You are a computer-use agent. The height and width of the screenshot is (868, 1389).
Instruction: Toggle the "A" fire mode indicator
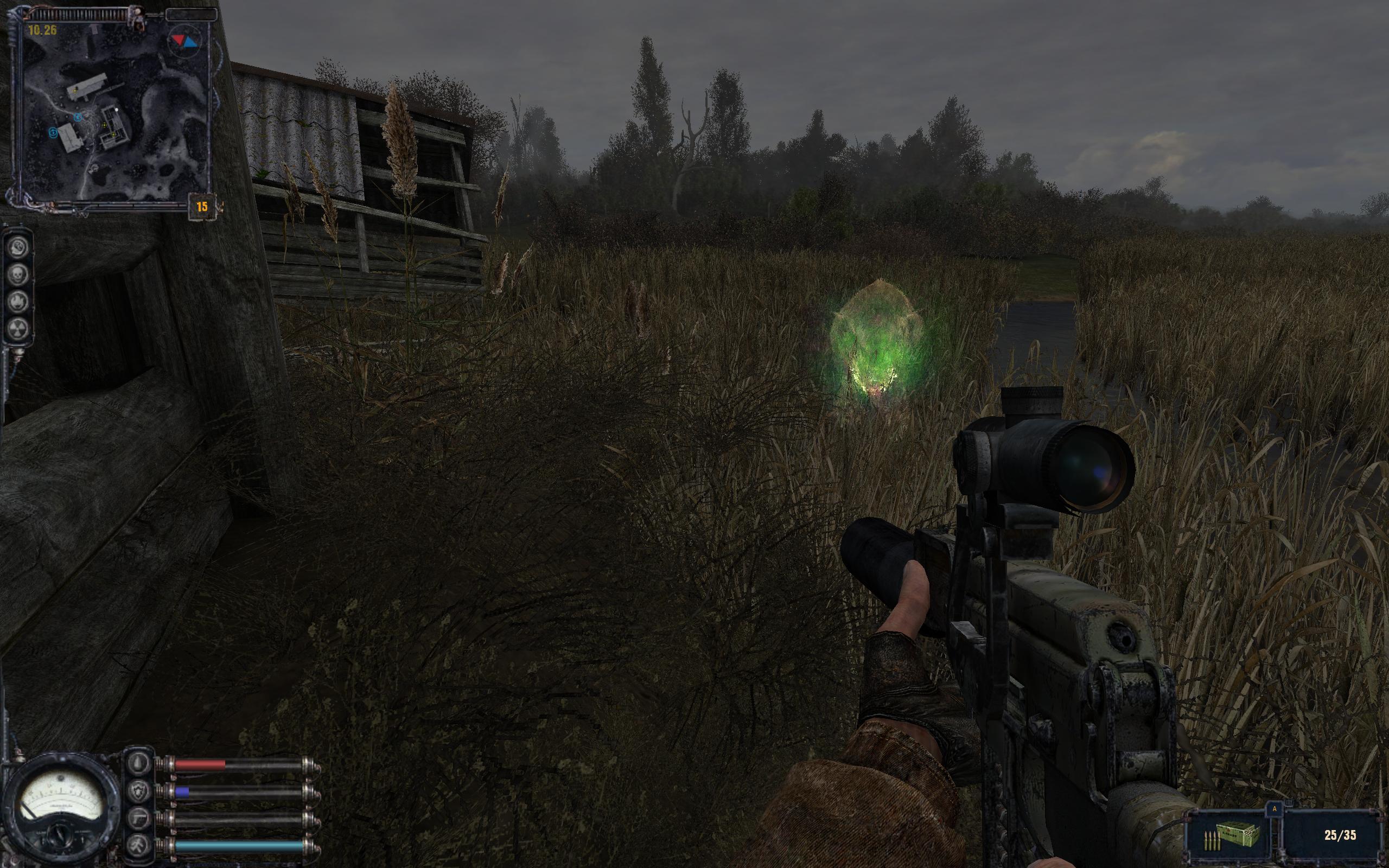click(1275, 809)
